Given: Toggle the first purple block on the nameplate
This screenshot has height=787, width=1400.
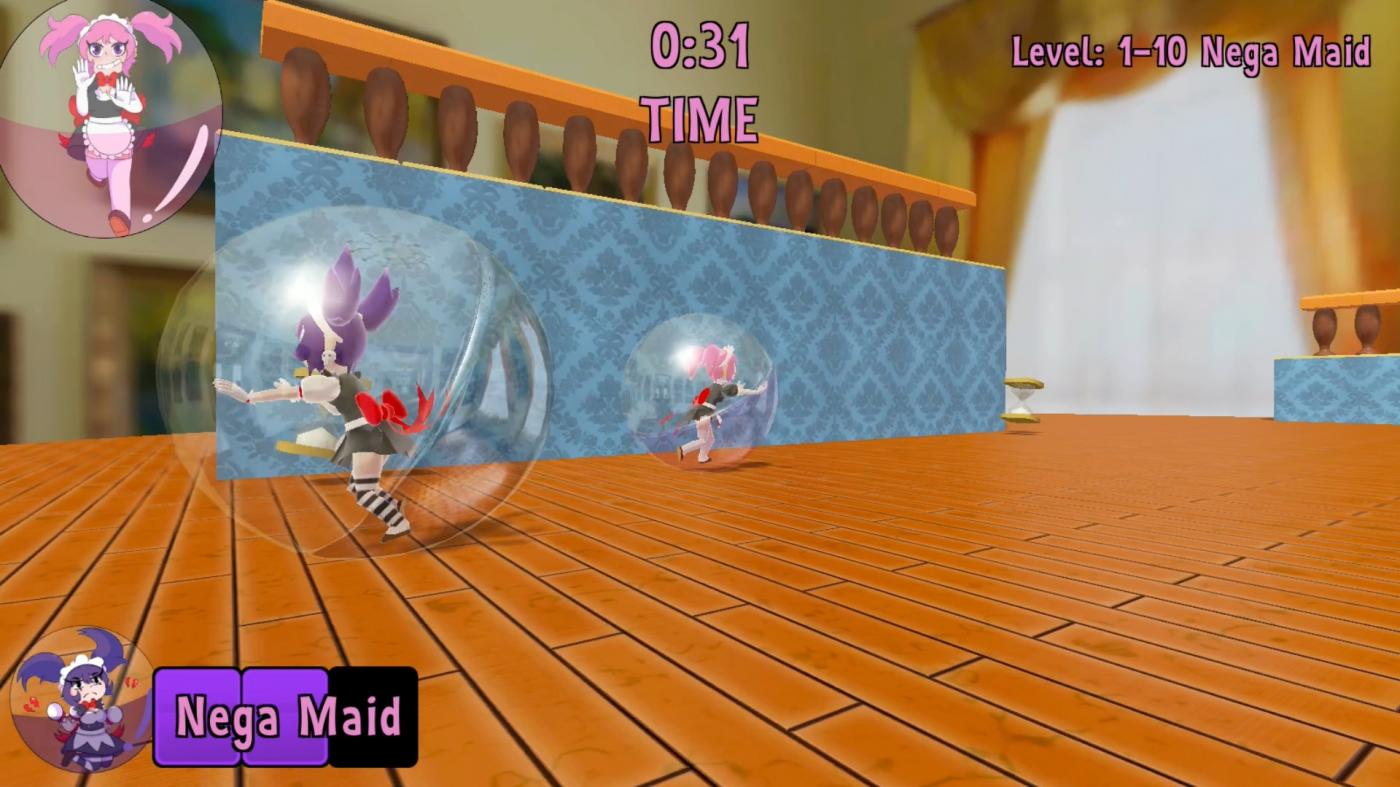Looking at the screenshot, I should coord(196,715).
